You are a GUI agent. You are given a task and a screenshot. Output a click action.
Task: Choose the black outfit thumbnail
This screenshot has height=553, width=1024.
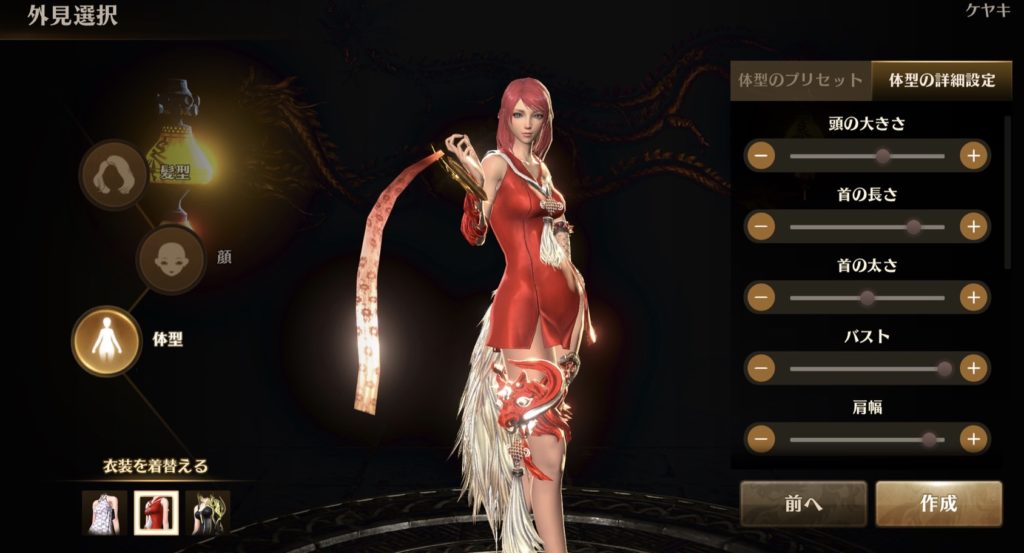pyautogui.click(x=208, y=512)
